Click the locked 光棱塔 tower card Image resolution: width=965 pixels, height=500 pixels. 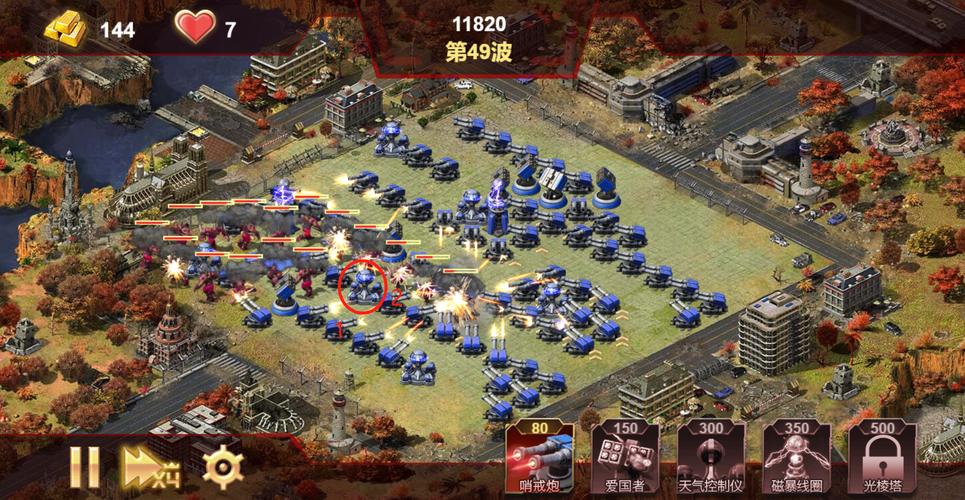point(882,457)
